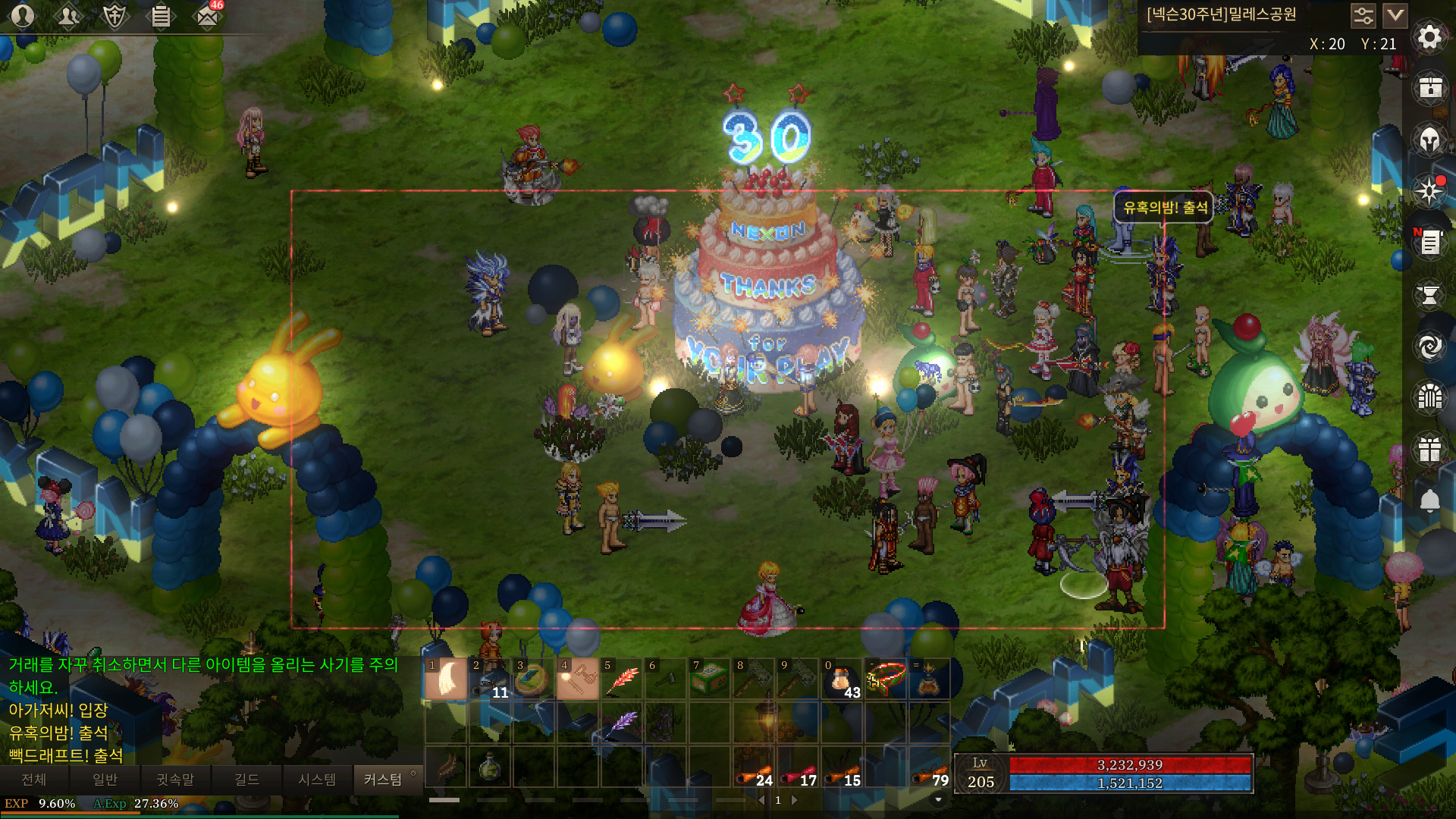
Task: Use the pouch item with 43 count
Action: 842,679
